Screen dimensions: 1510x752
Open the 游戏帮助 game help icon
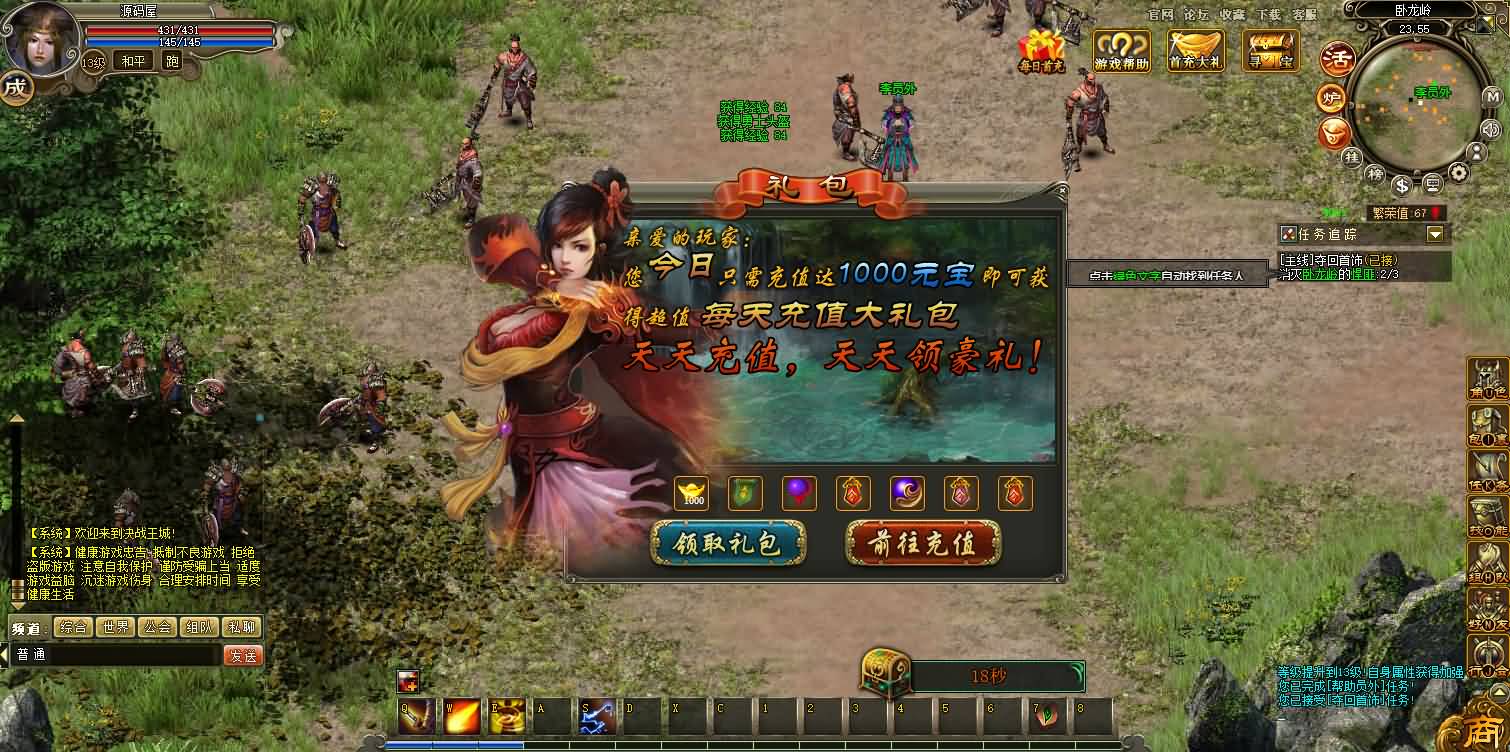point(1121,49)
